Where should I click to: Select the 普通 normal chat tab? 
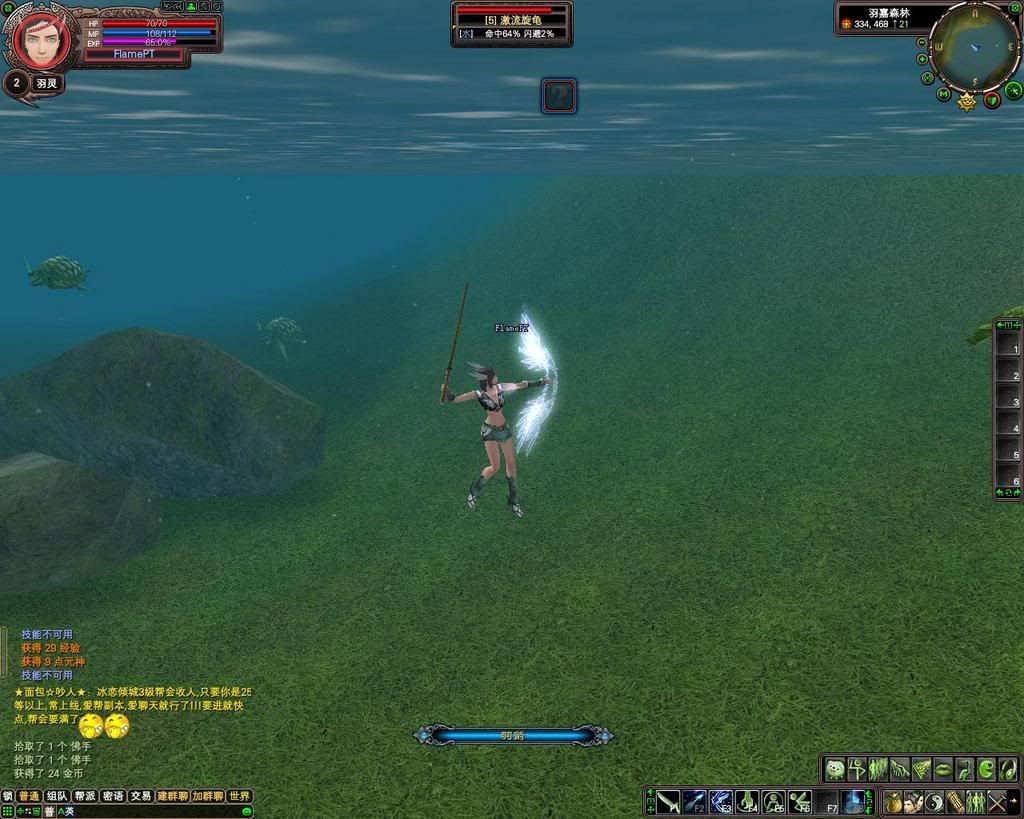tap(29, 796)
